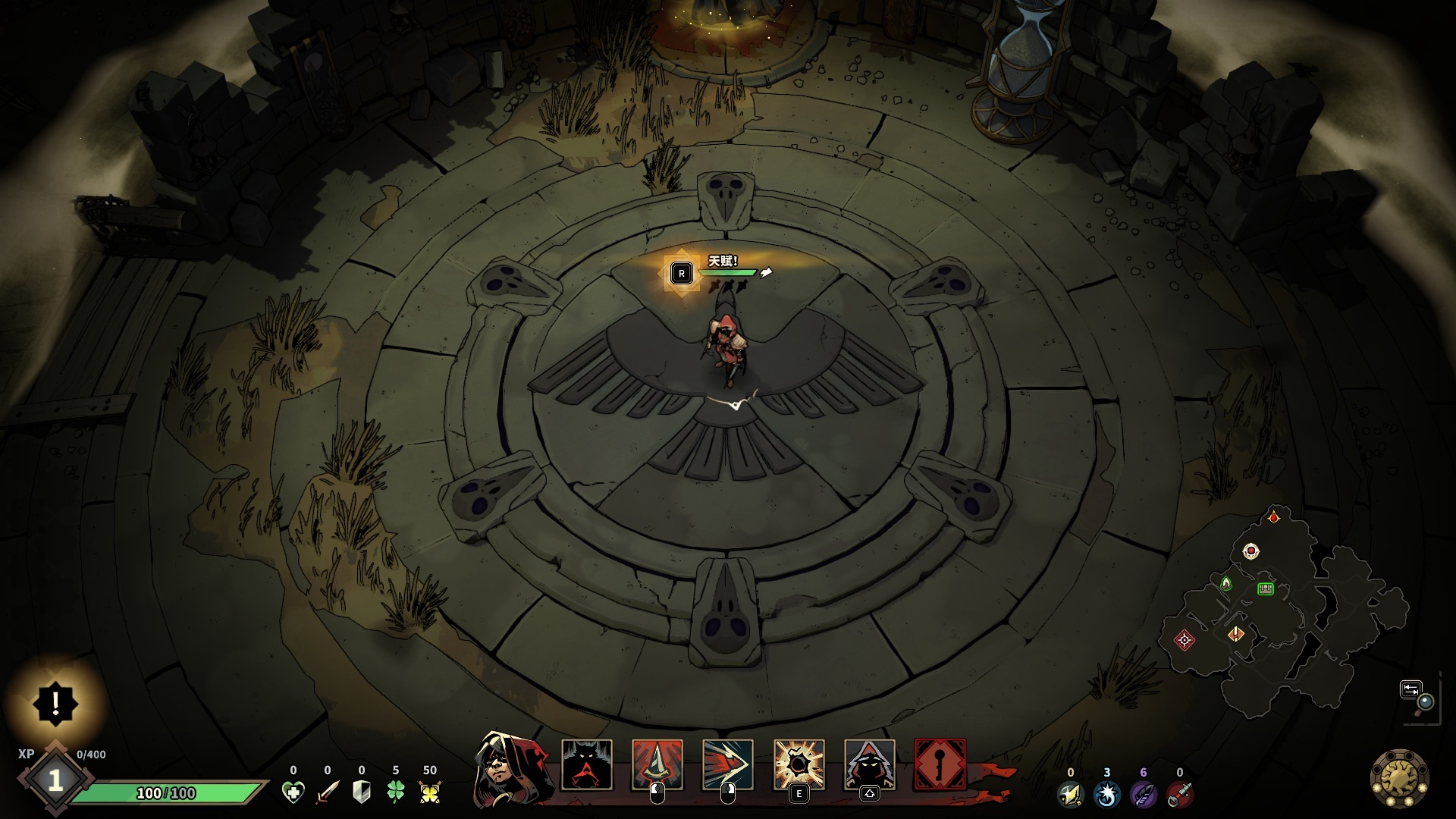
Task: Click the red locked keyhole slot
Action: pos(940,765)
